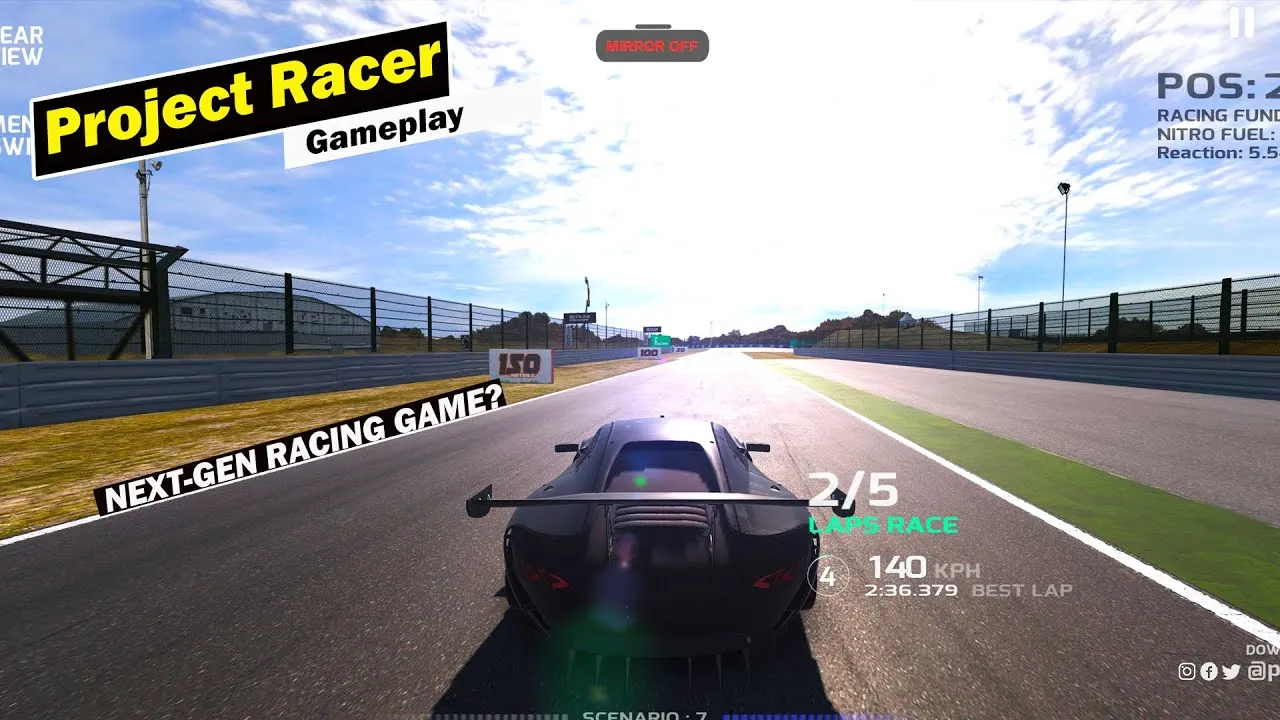Viewport: 1280px width, 720px height.
Task: Open the game's Instagram page icon
Action: click(x=1187, y=671)
